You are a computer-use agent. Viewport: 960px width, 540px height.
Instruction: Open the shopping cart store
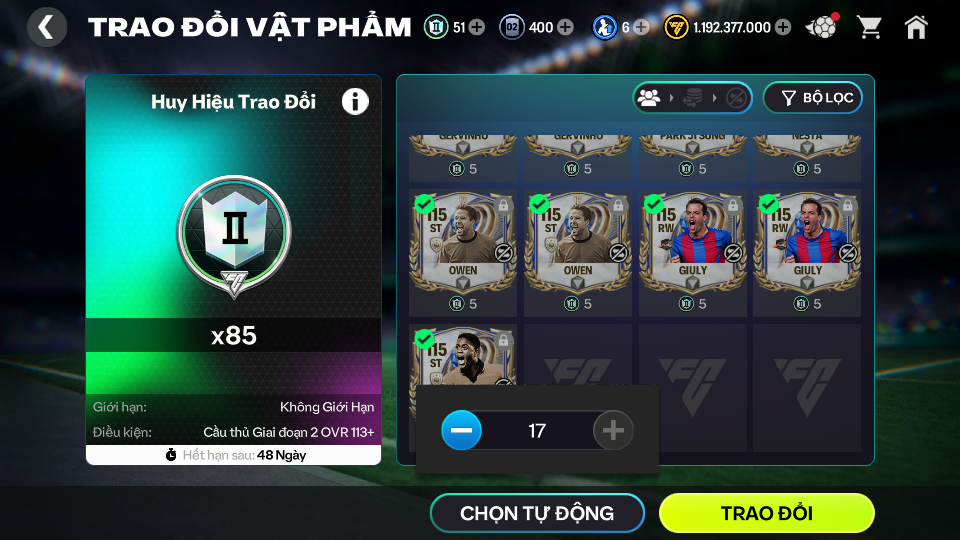[869, 27]
